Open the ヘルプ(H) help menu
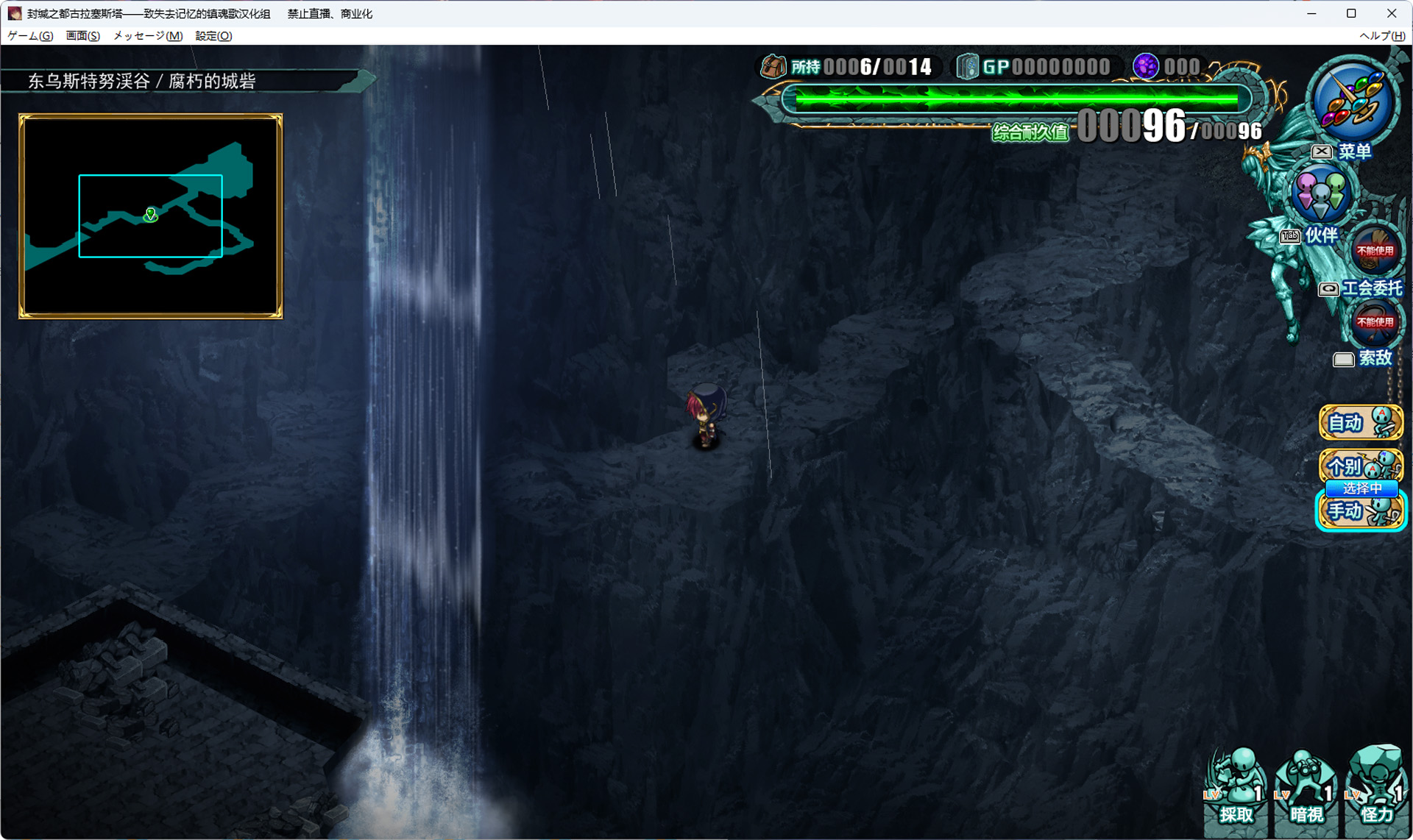1413x840 pixels. [1381, 36]
